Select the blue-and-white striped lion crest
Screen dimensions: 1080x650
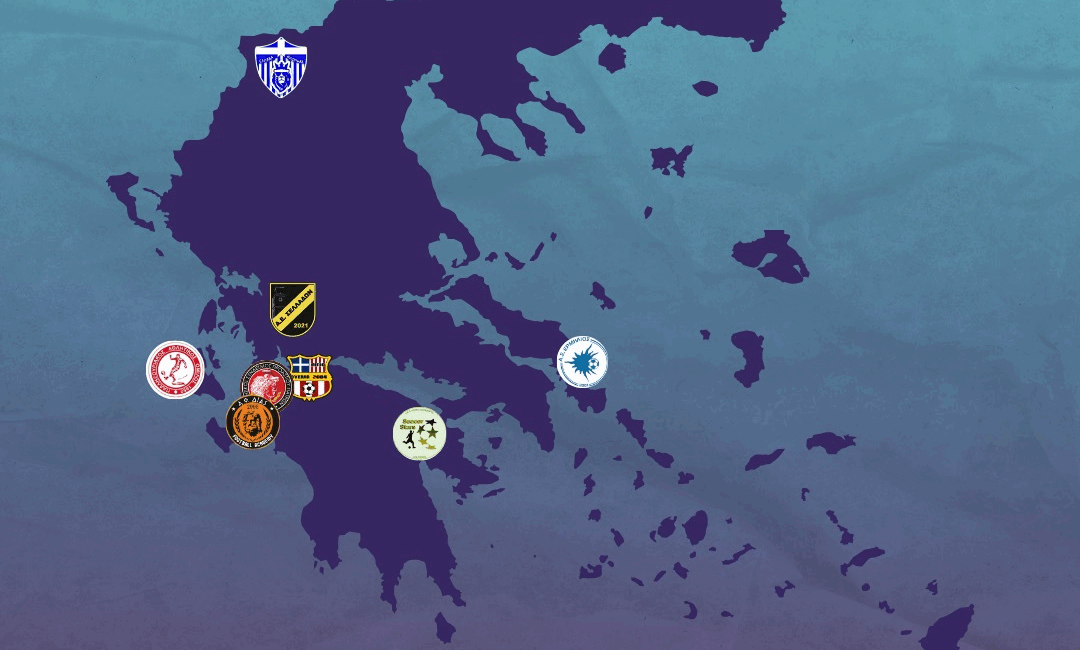click(280, 68)
